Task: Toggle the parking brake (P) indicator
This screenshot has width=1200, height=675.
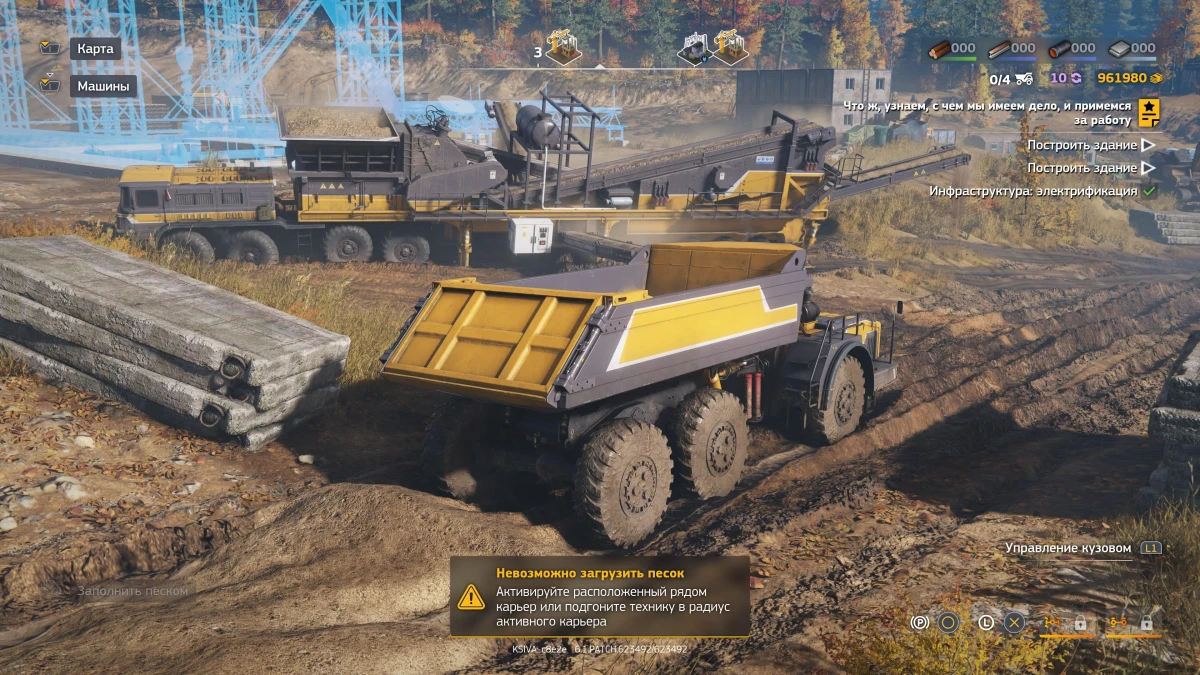Action: pos(920,623)
